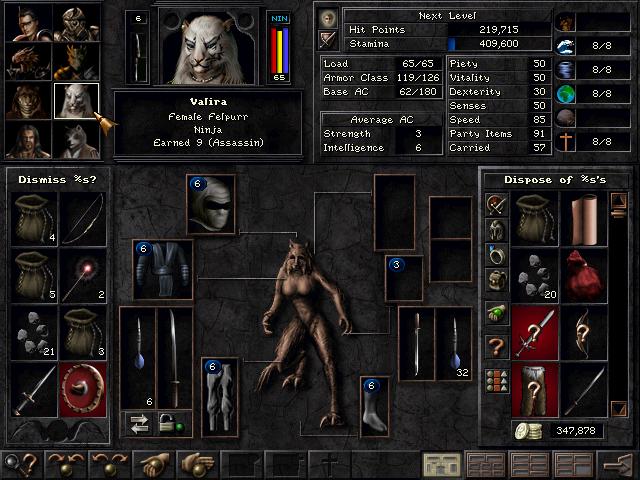This screenshot has width=640, height=480.
Task: Select the rolled scroll in party items
Action: tap(584, 217)
